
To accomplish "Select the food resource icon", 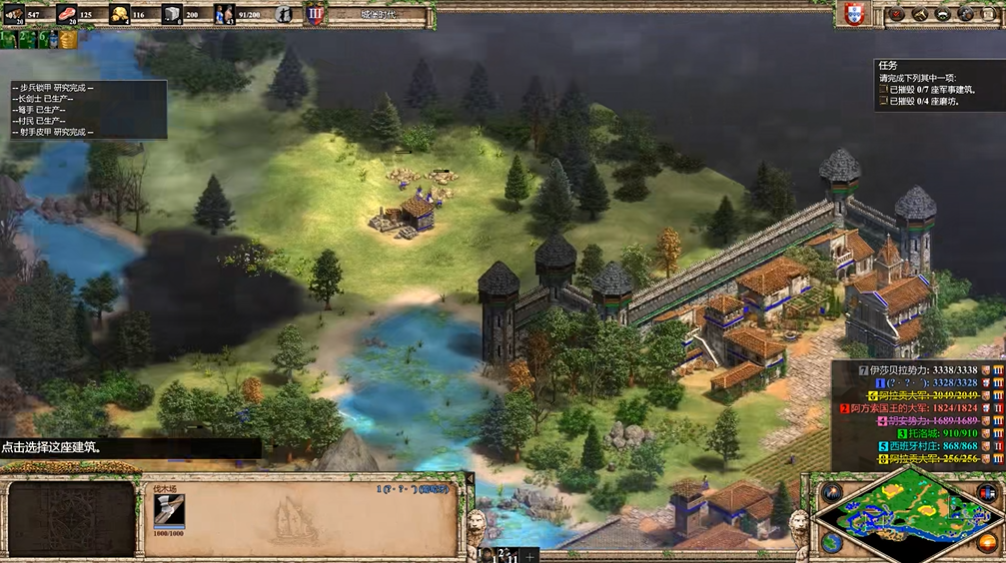I will click(x=66, y=14).
